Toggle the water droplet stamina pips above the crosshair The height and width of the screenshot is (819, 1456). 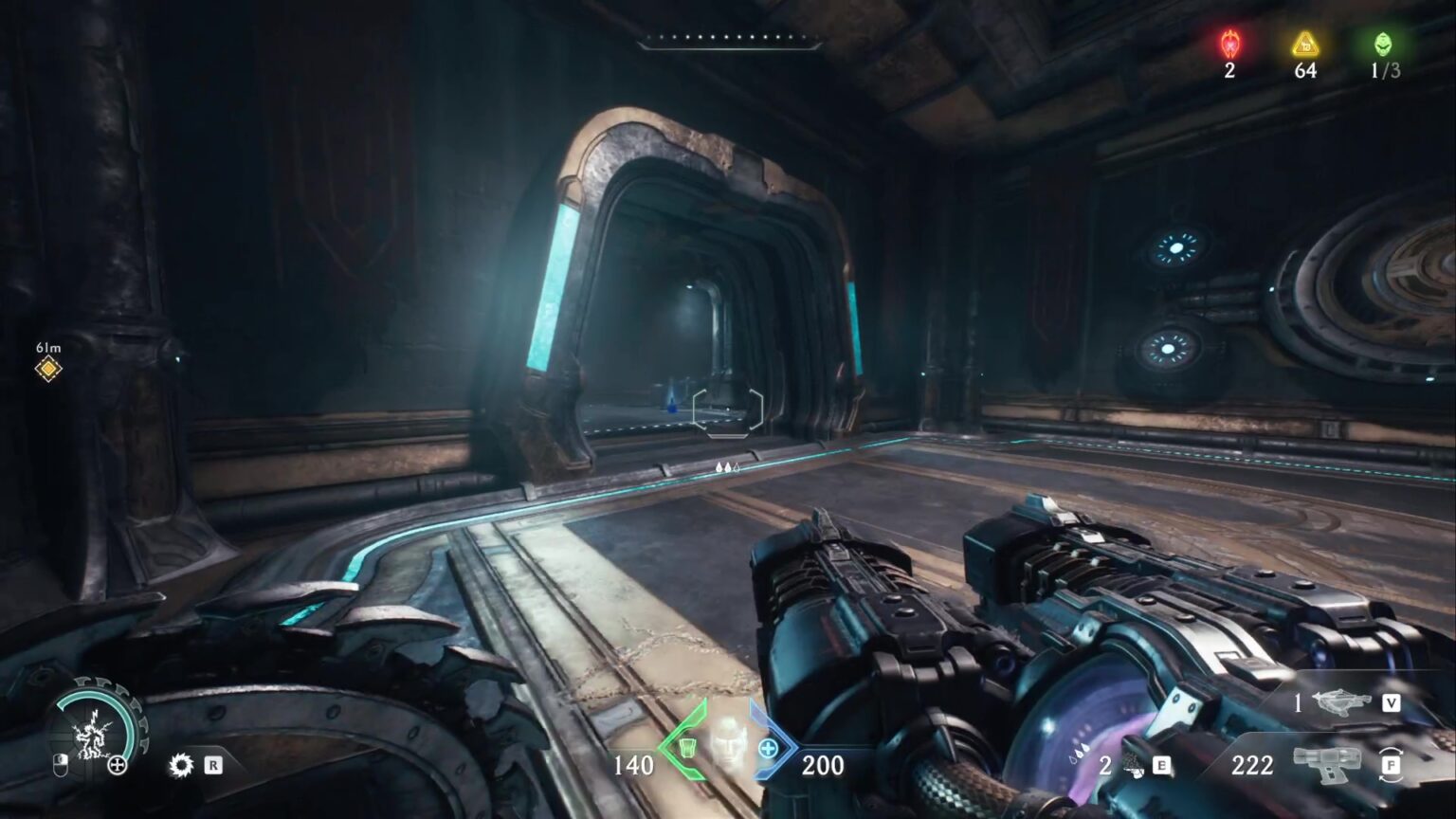point(725,466)
